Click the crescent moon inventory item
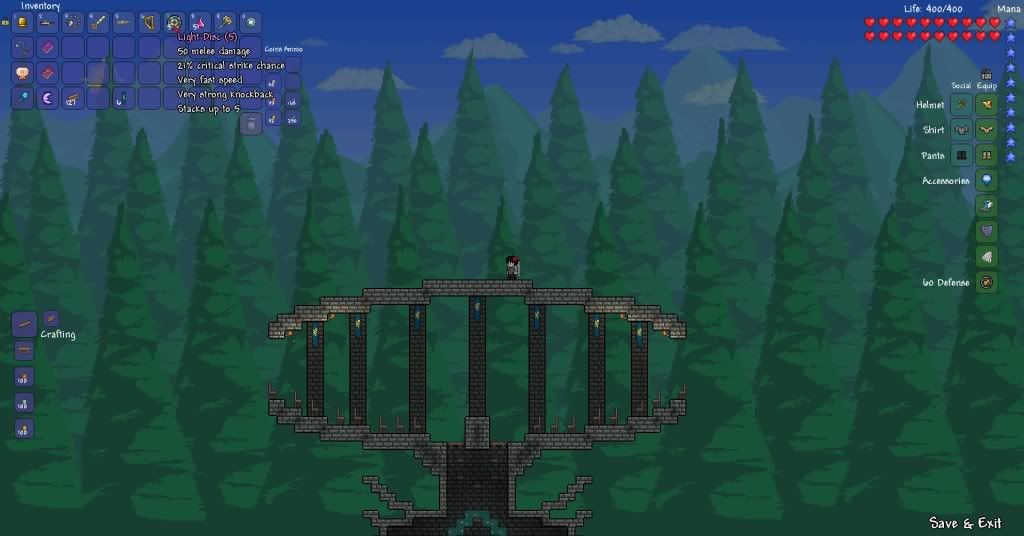This screenshot has width=1024, height=536. [x=48, y=98]
